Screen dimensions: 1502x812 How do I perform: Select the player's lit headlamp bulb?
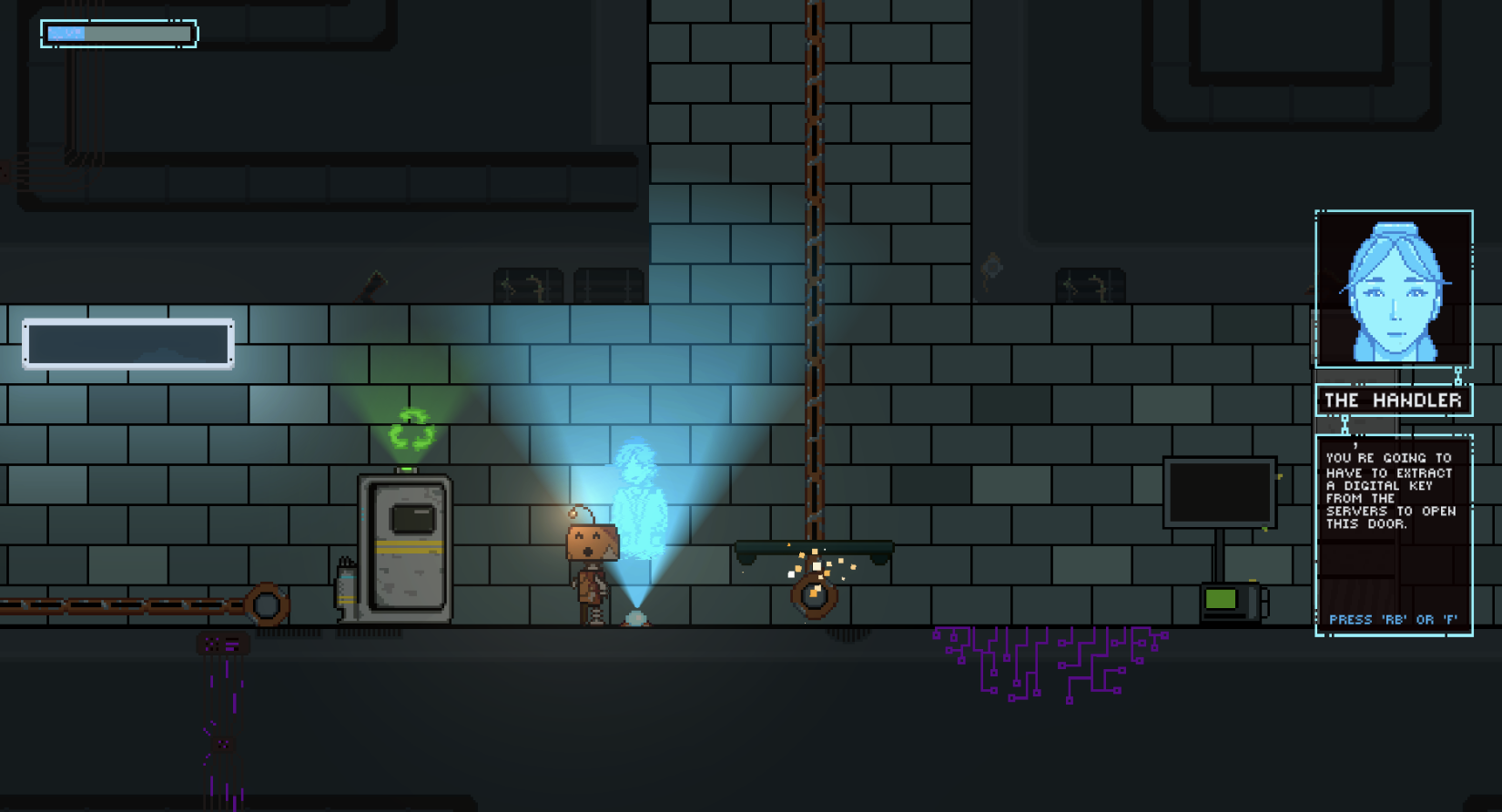[574, 513]
